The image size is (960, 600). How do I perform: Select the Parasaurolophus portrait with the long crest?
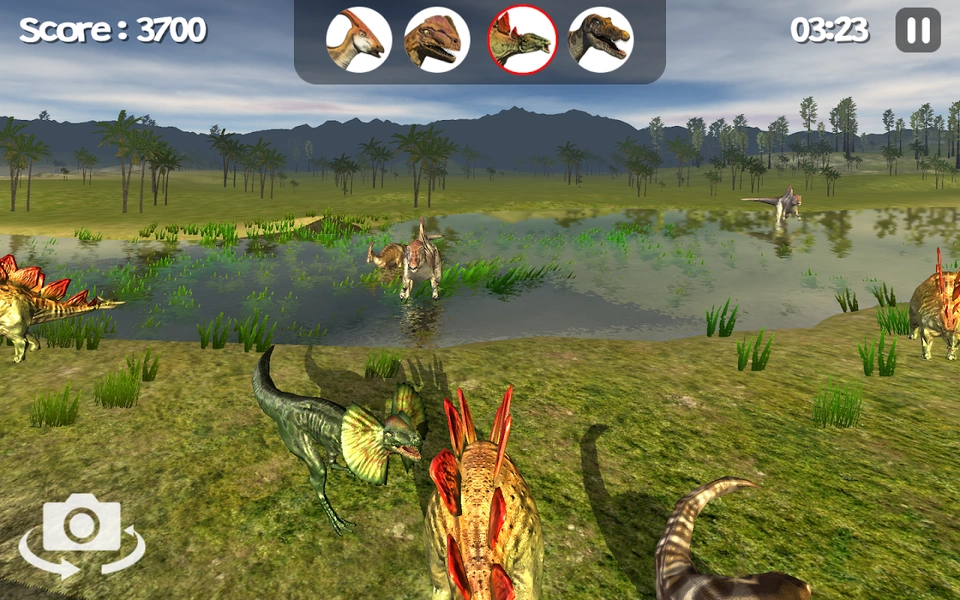click(x=358, y=40)
